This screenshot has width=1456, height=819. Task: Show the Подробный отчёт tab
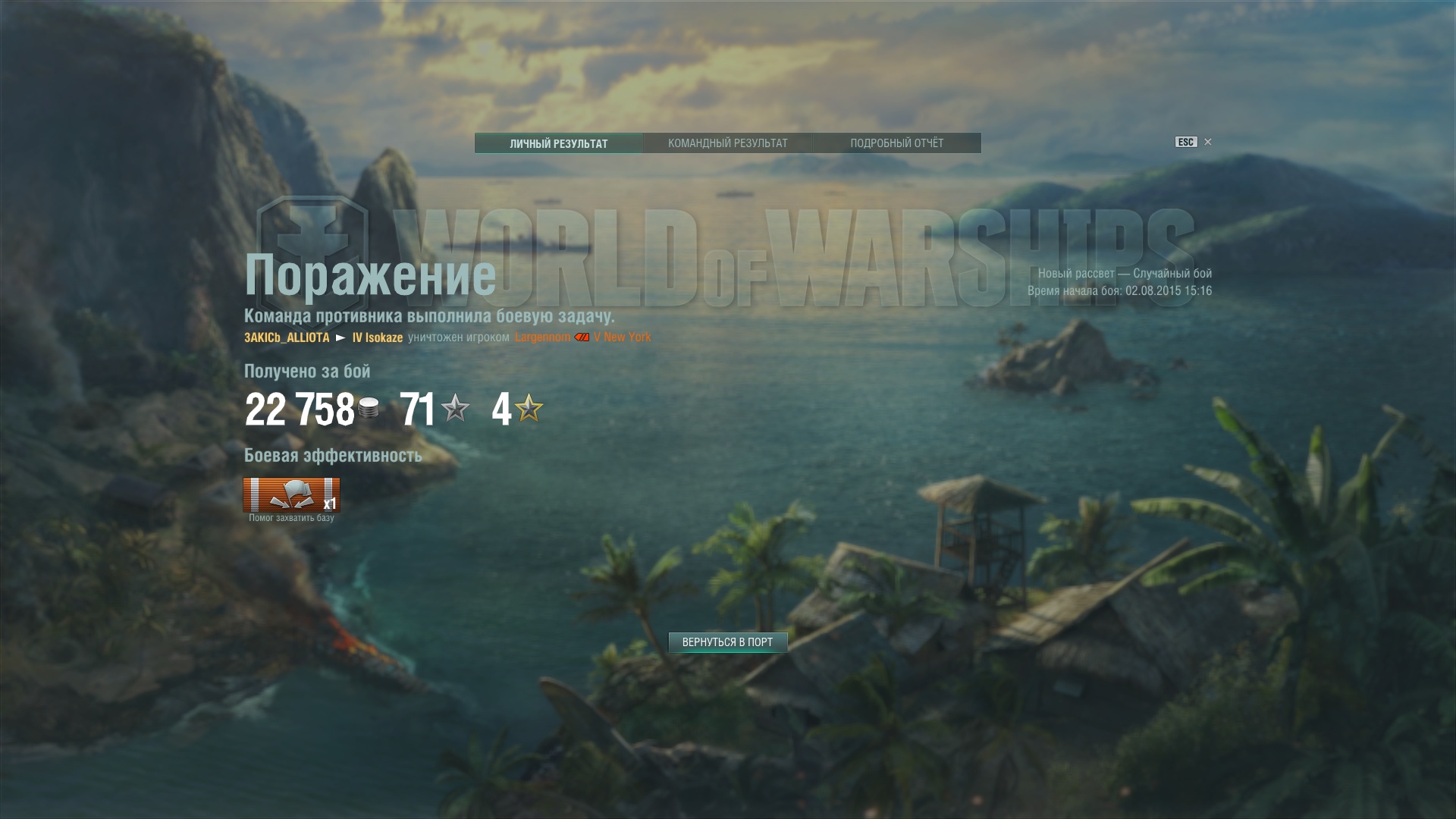(x=896, y=143)
